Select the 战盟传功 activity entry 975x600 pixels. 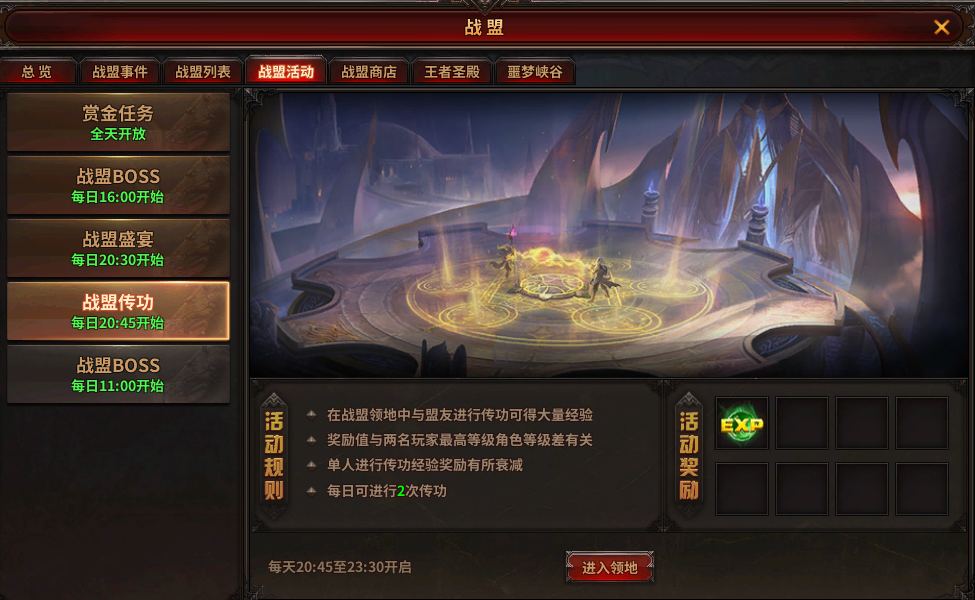[x=118, y=311]
